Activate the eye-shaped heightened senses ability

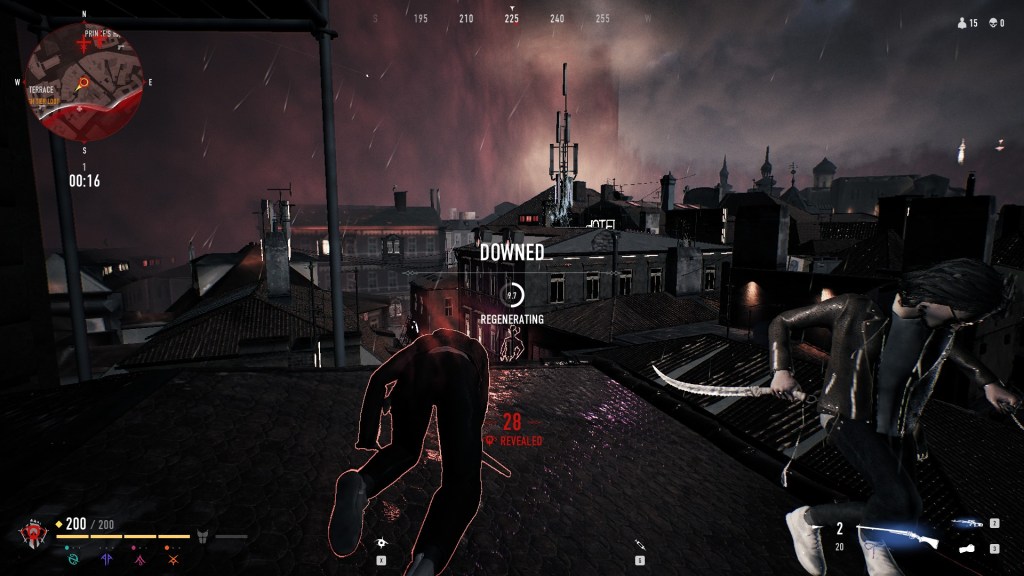(381, 542)
